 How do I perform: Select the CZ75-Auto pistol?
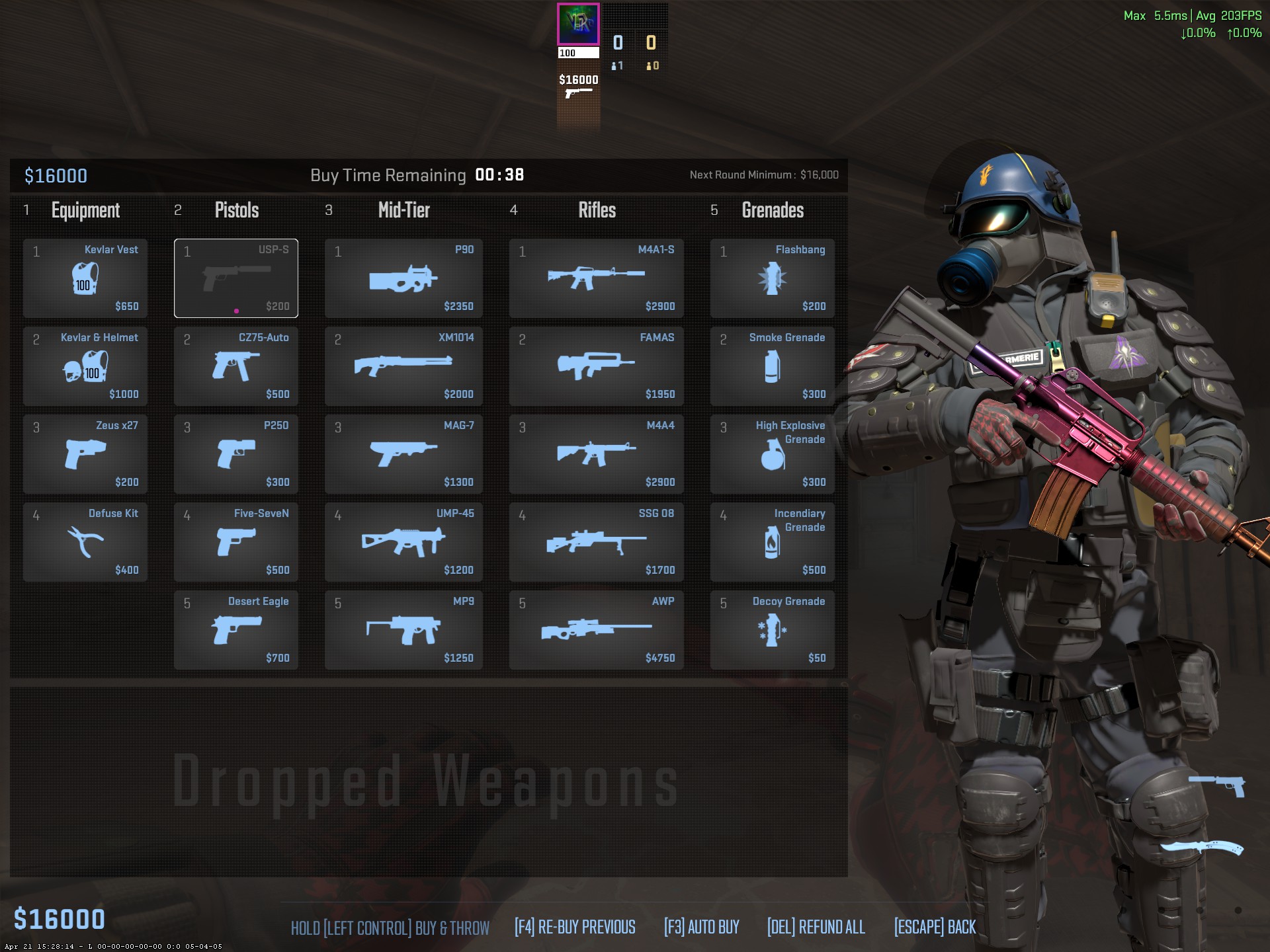click(236, 366)
